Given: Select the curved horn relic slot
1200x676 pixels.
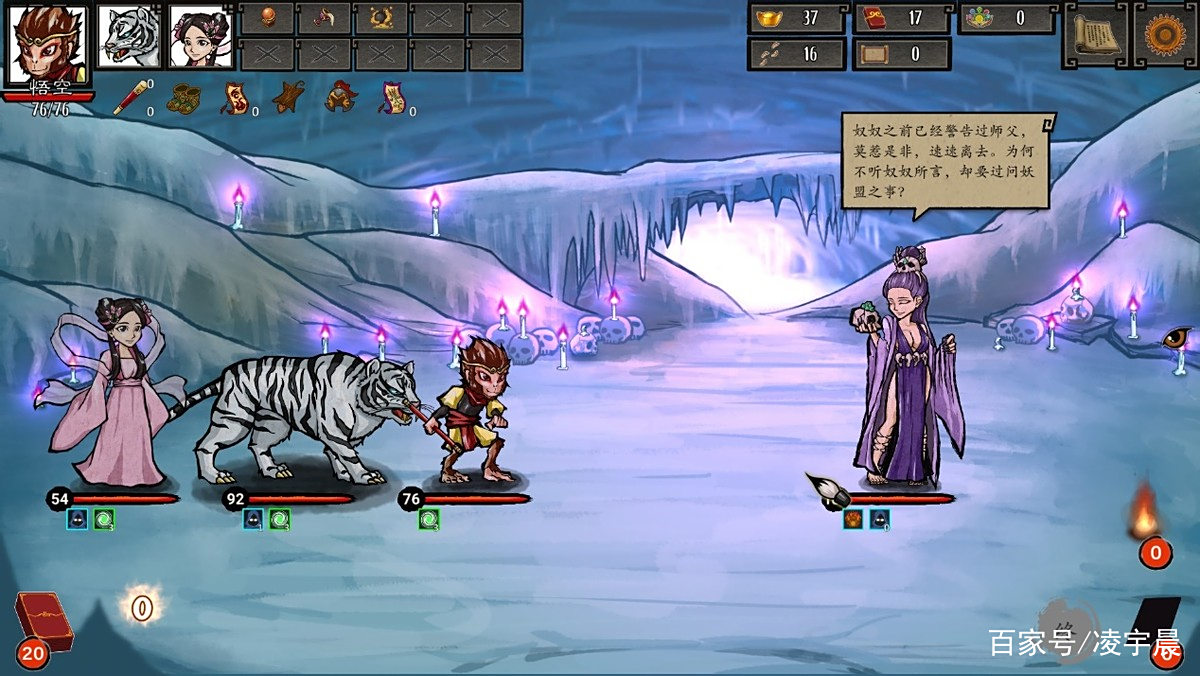Looking at the screenshot, I should pyautogui.click(x=325, y=17).
